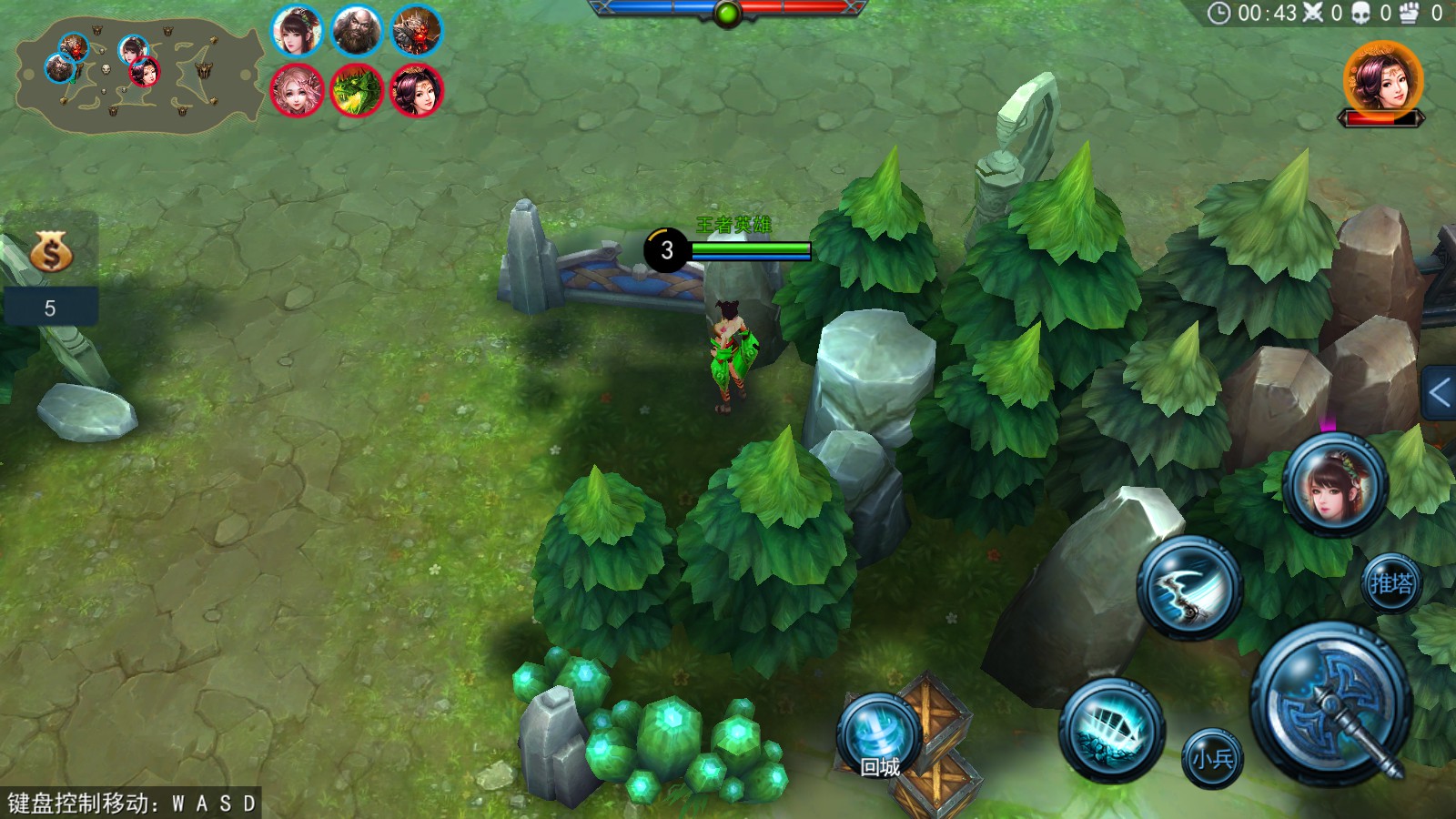This screenshot has height=819, width=1456.
Task: Click the skull deaths counter icon
Action: click(x=1361, y=12)
